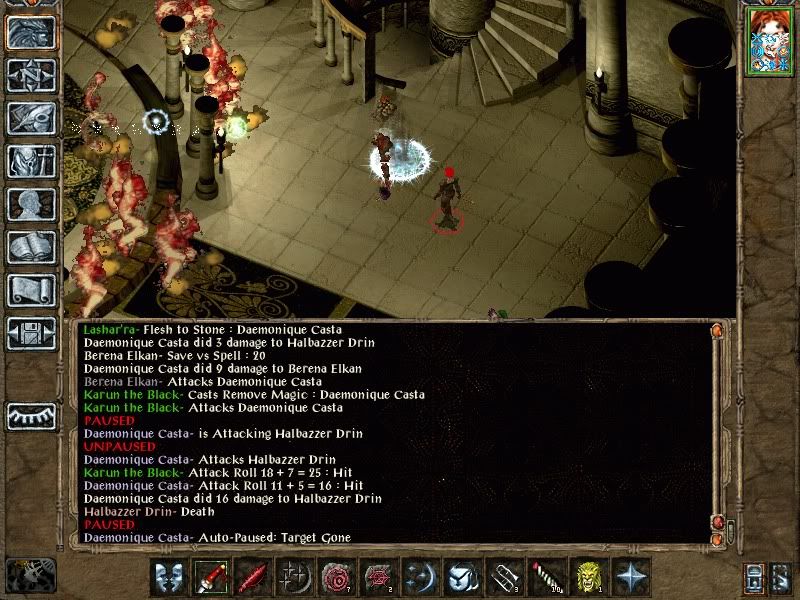Use the green monster head quick item

589,577
